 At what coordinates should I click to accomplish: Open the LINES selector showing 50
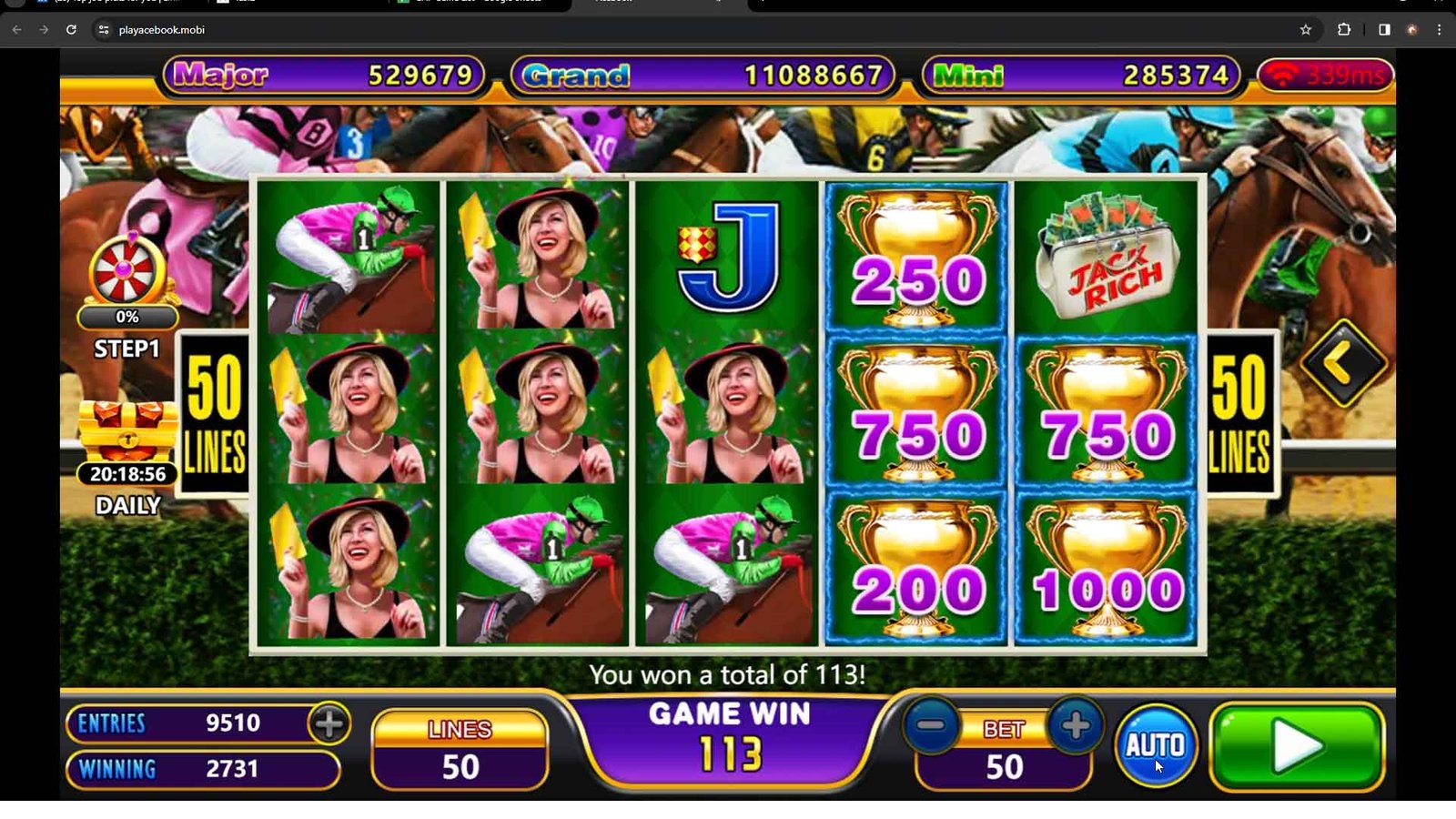click(460, 749)
